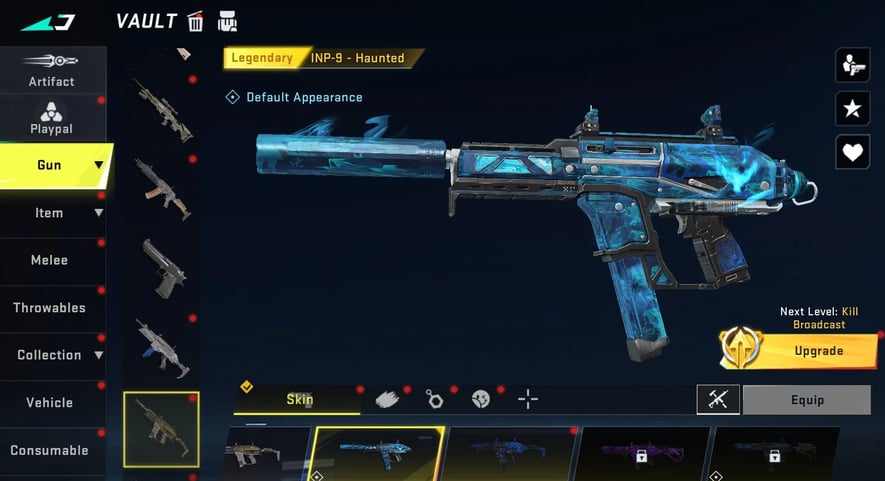Open the Artifact category
The height and width of the screenshot is (481, 885).
51,69
